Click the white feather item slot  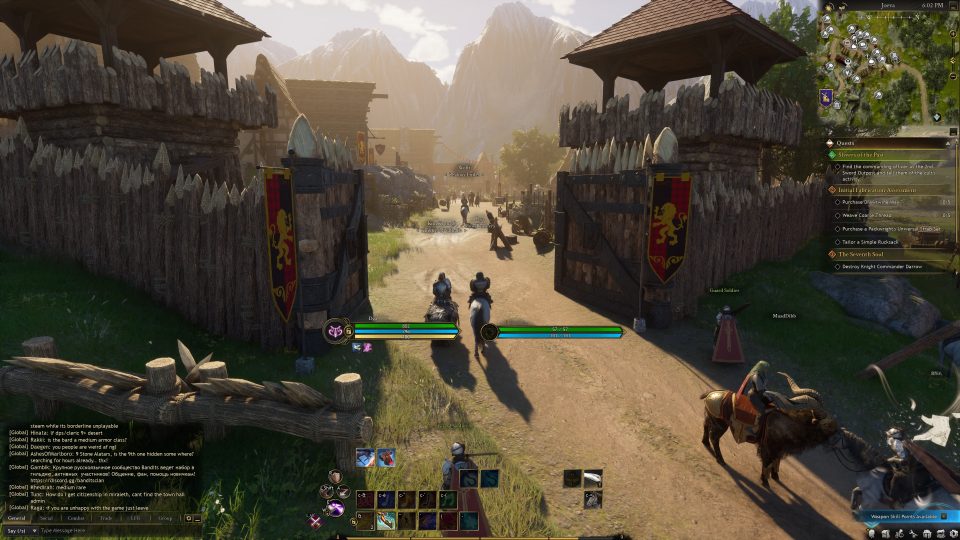point(593,479)
